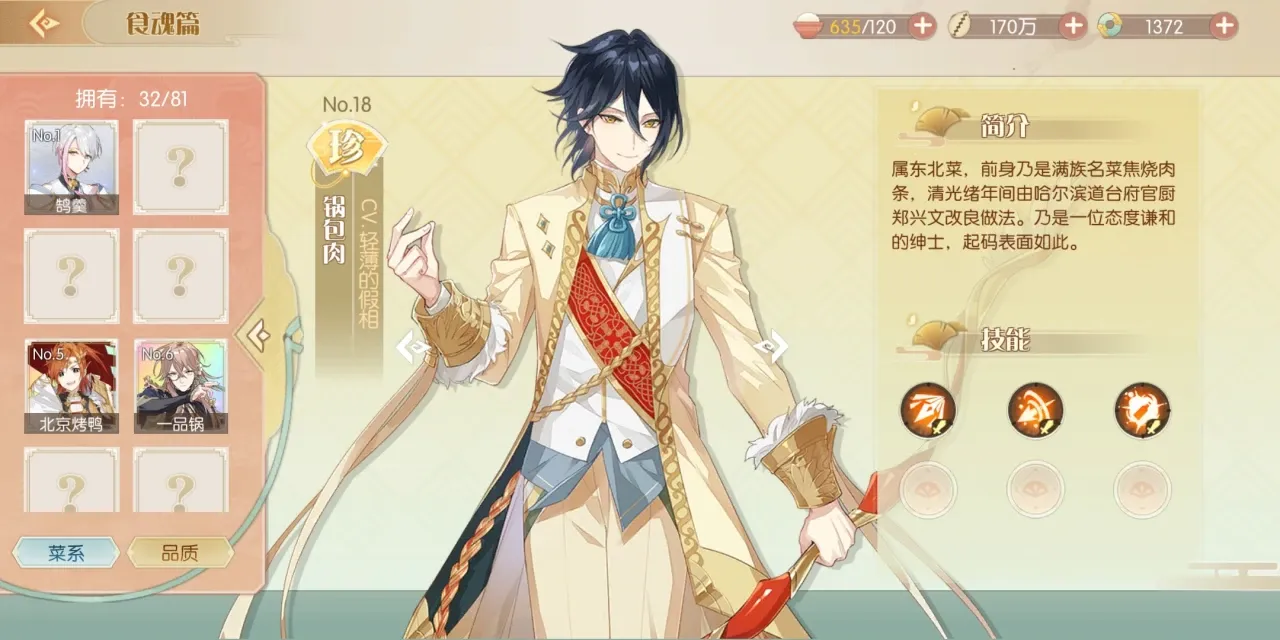Add jade coins with the plus beside 1372
Viewport: 1280px width, 640px height.
coord(1223,26)
